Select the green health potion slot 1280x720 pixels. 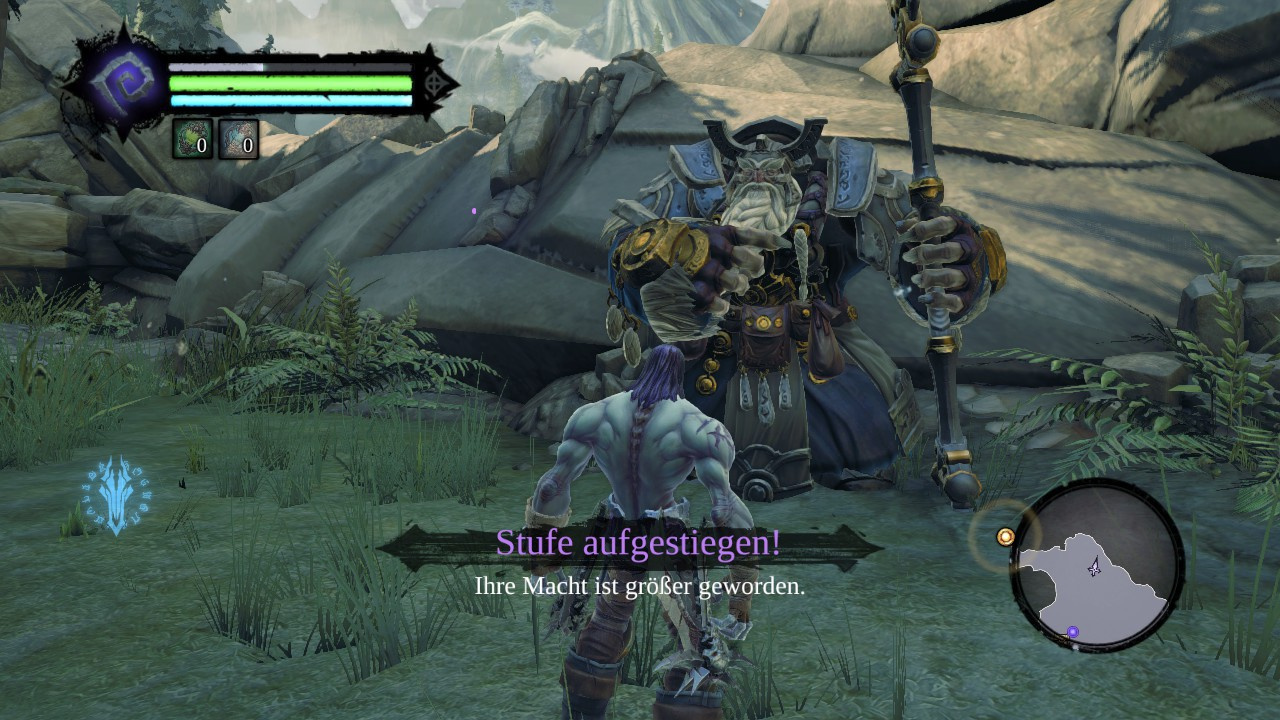192,140
